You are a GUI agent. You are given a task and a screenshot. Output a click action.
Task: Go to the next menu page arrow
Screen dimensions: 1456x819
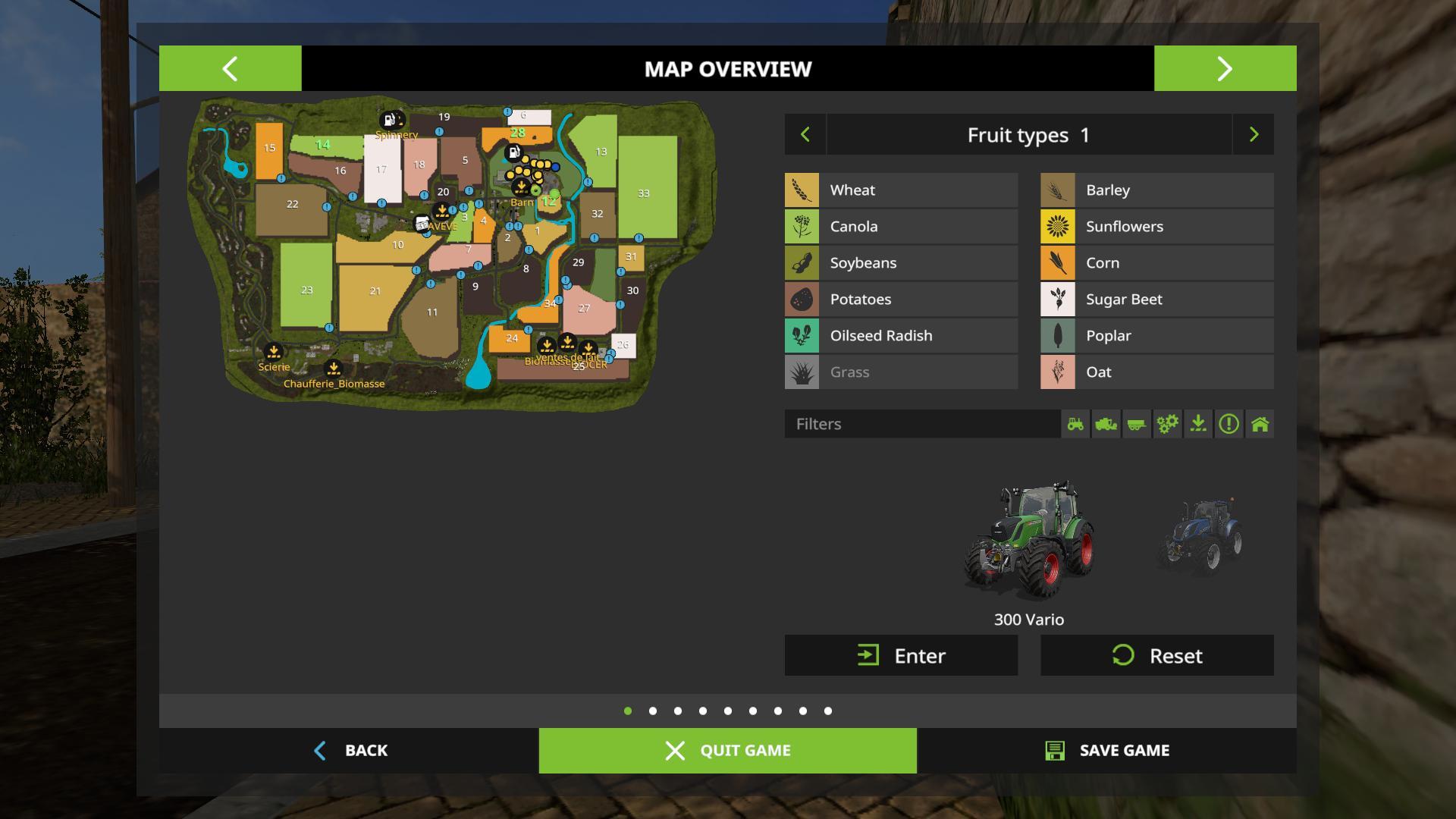coord(1225,68)
